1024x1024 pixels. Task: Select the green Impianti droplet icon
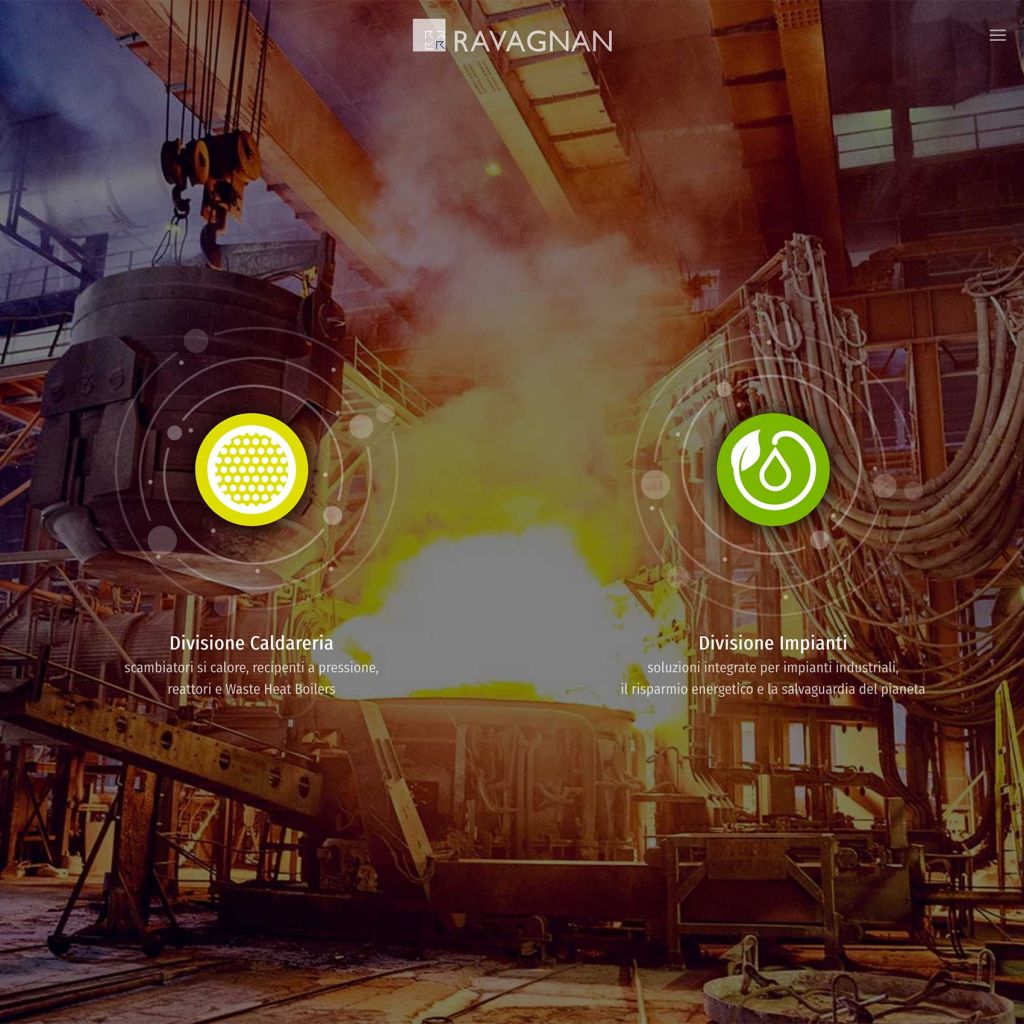pyautogui.click(x=772, y=469)
